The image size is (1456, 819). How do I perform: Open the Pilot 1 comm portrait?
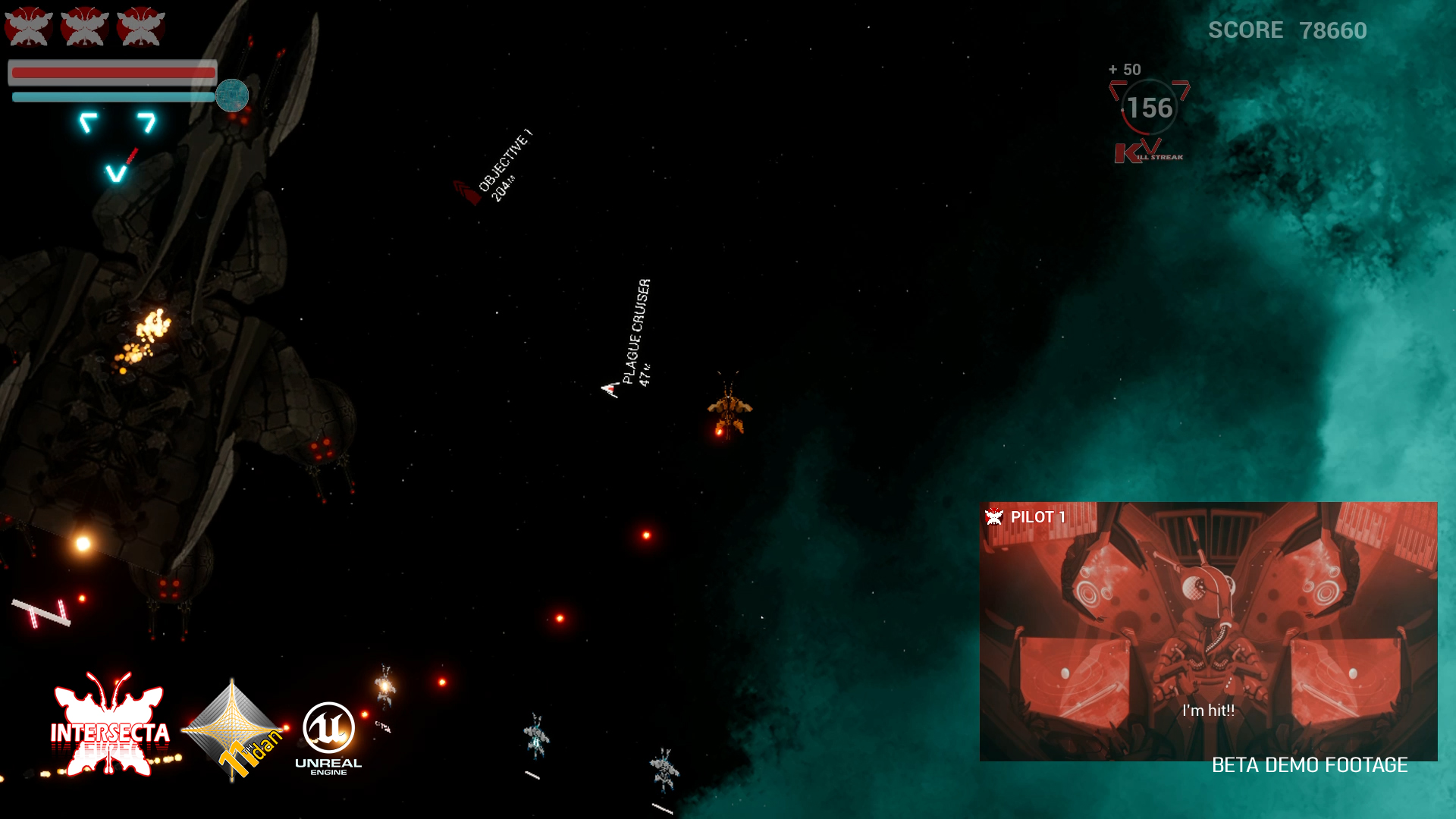pos(1208,631)
